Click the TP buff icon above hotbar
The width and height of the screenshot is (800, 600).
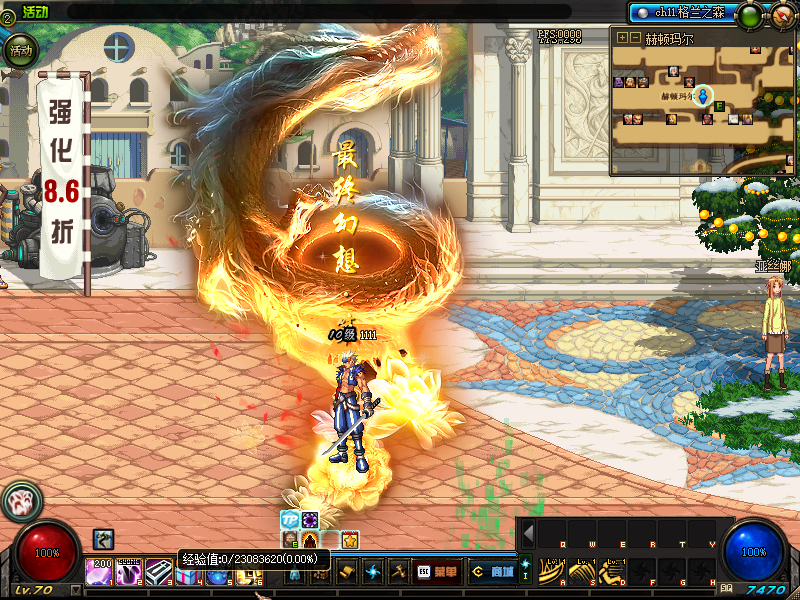290,520
